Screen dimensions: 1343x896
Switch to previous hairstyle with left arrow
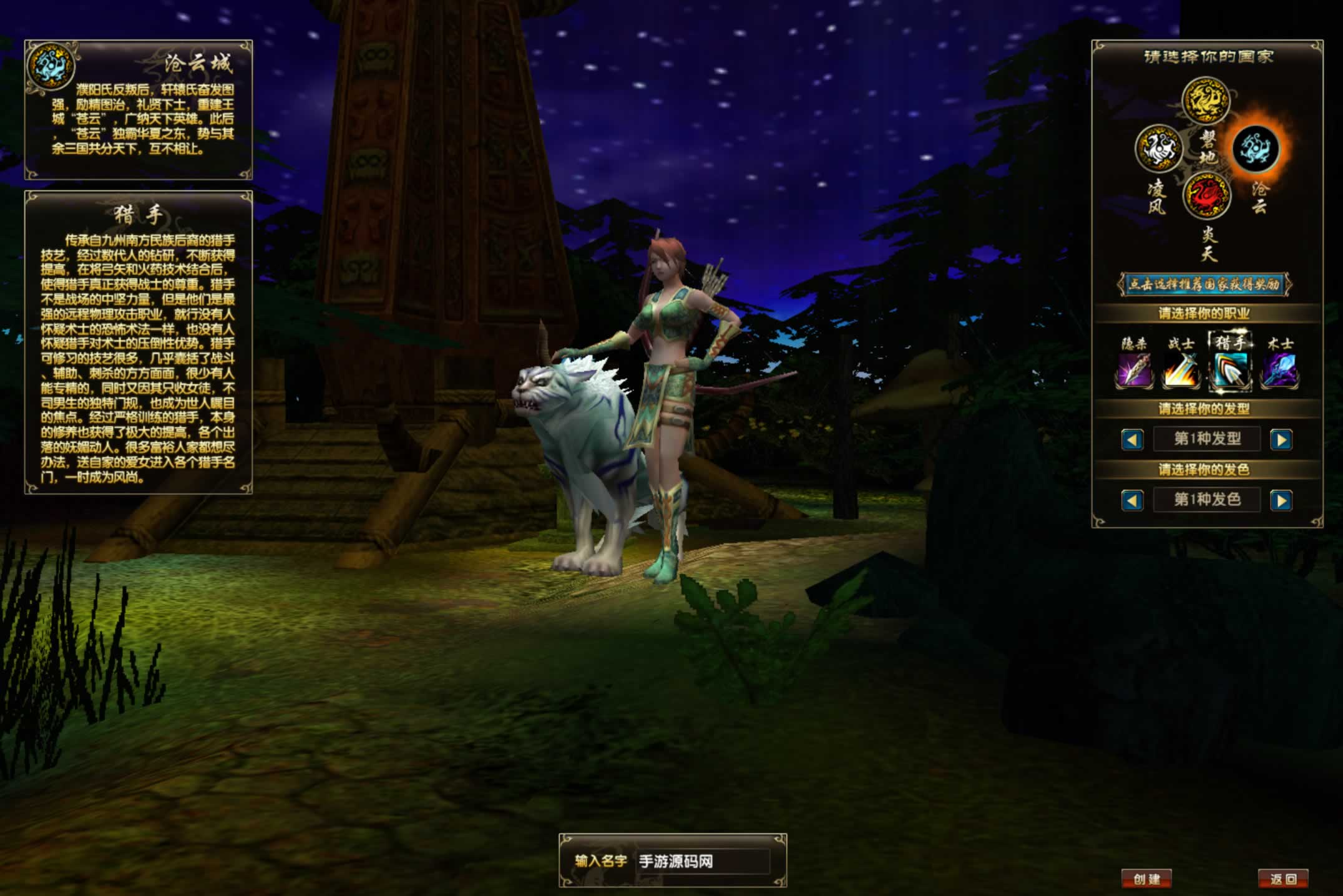click(1132, 440)
